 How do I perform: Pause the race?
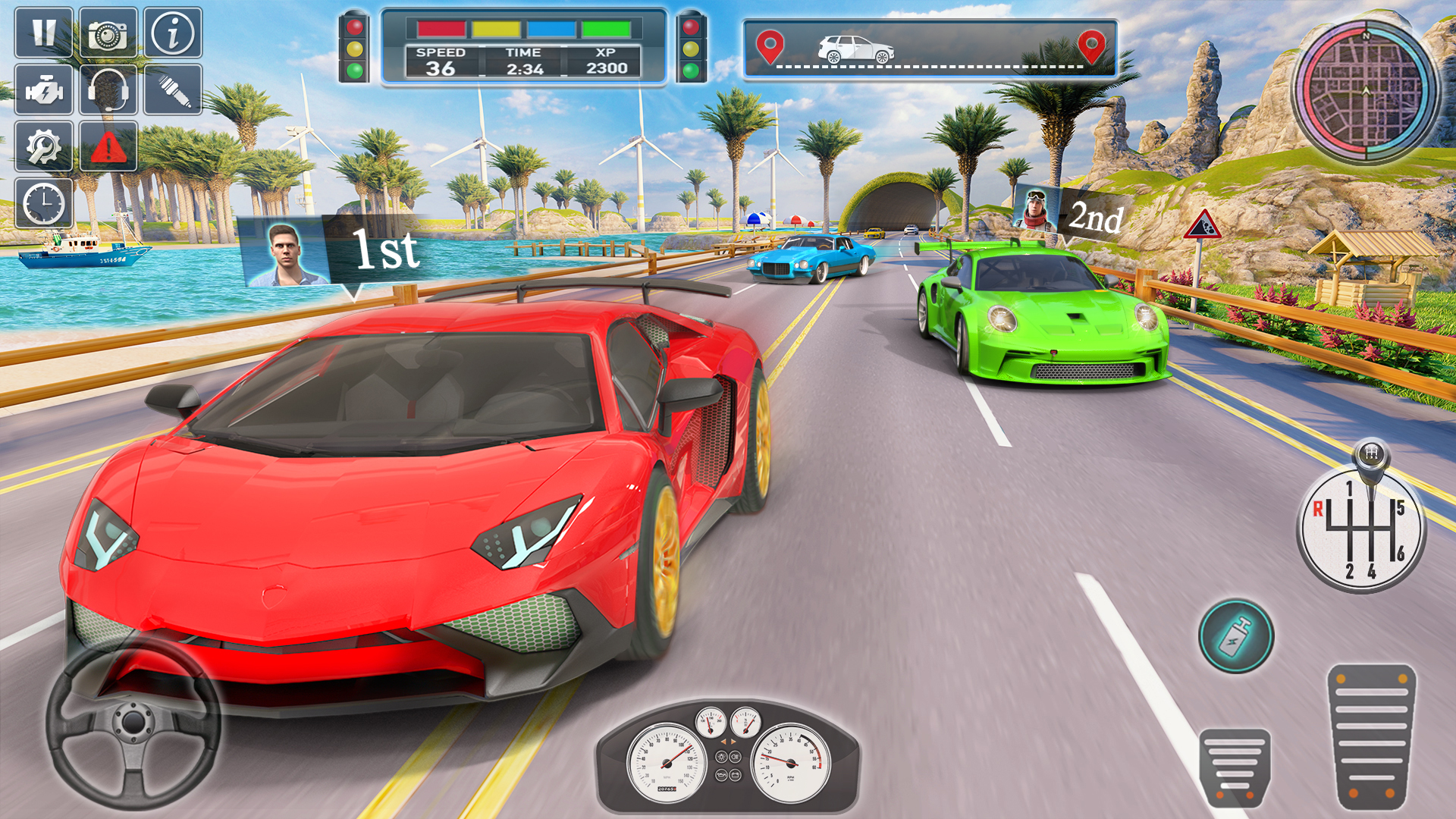tap(43, 33)
